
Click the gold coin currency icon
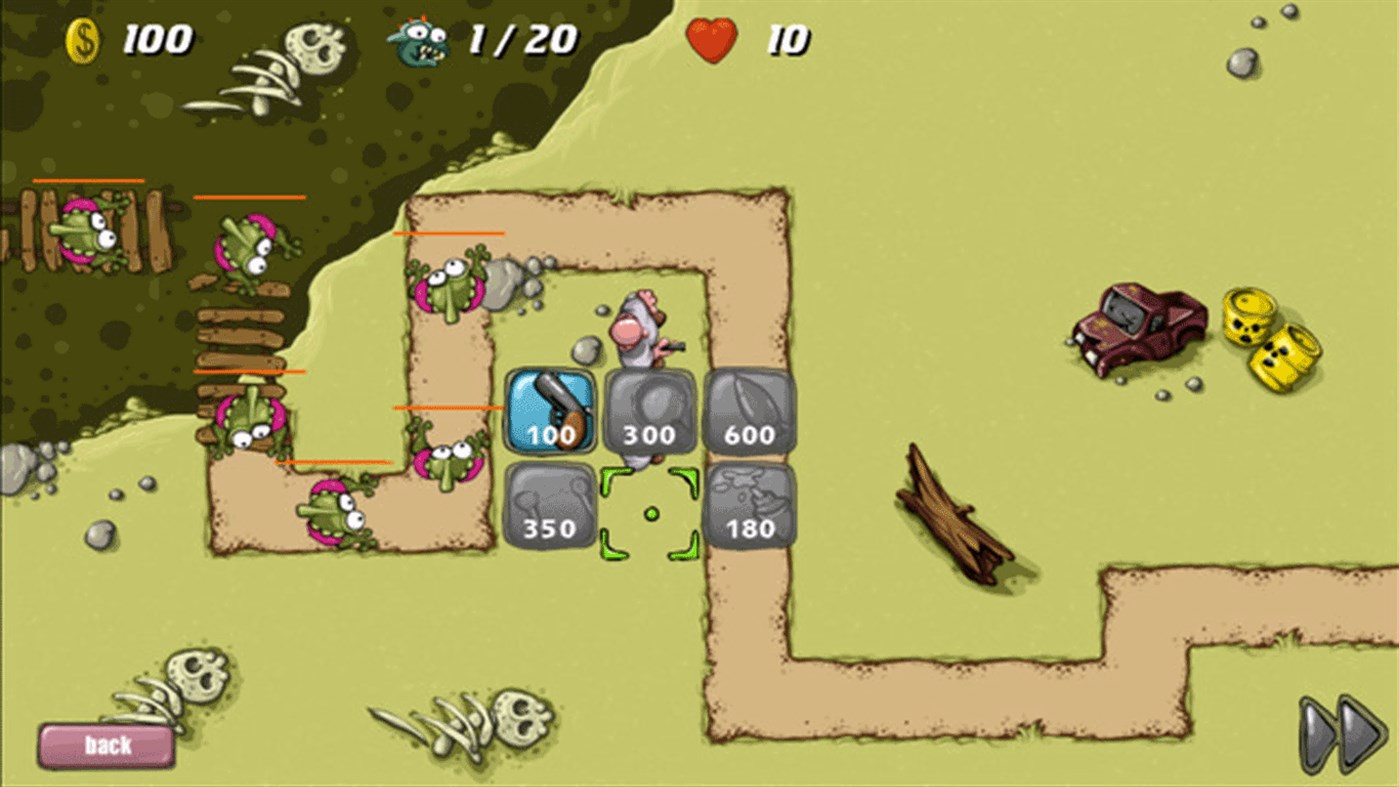point(82,40)
